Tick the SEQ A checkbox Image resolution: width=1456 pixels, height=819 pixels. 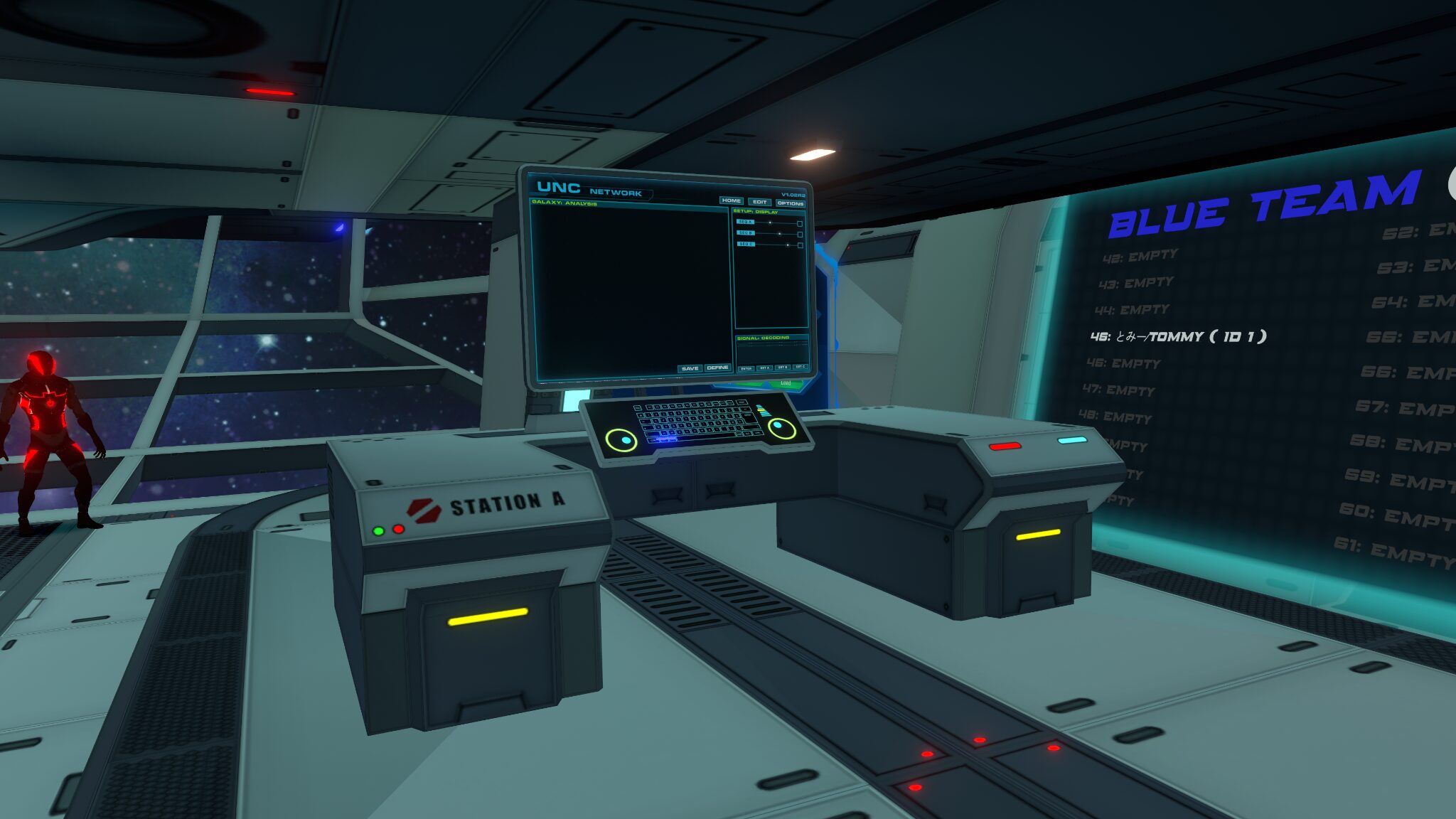pos(800,223)
